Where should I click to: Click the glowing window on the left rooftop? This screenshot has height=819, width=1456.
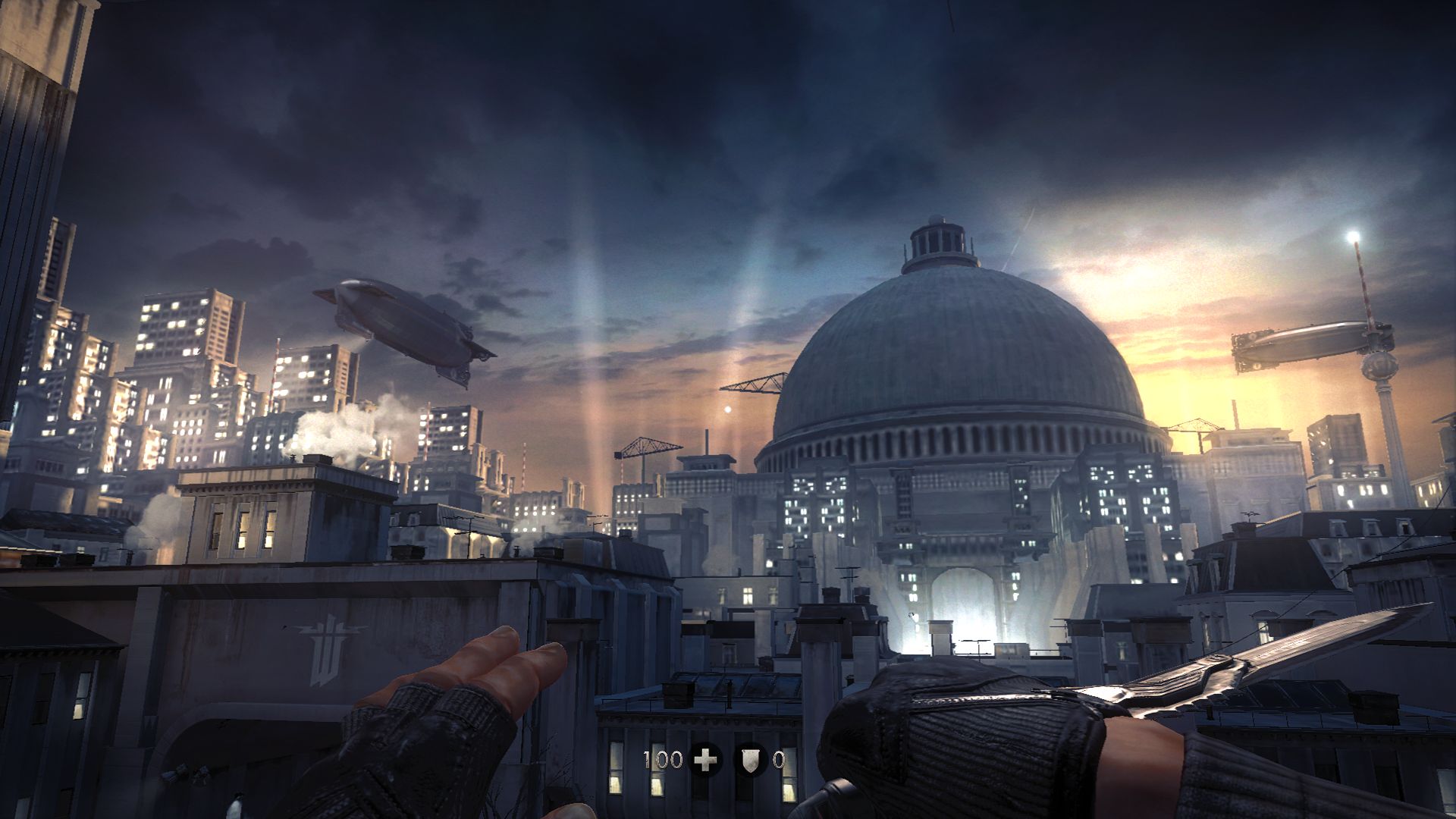[x=242, y=540]
